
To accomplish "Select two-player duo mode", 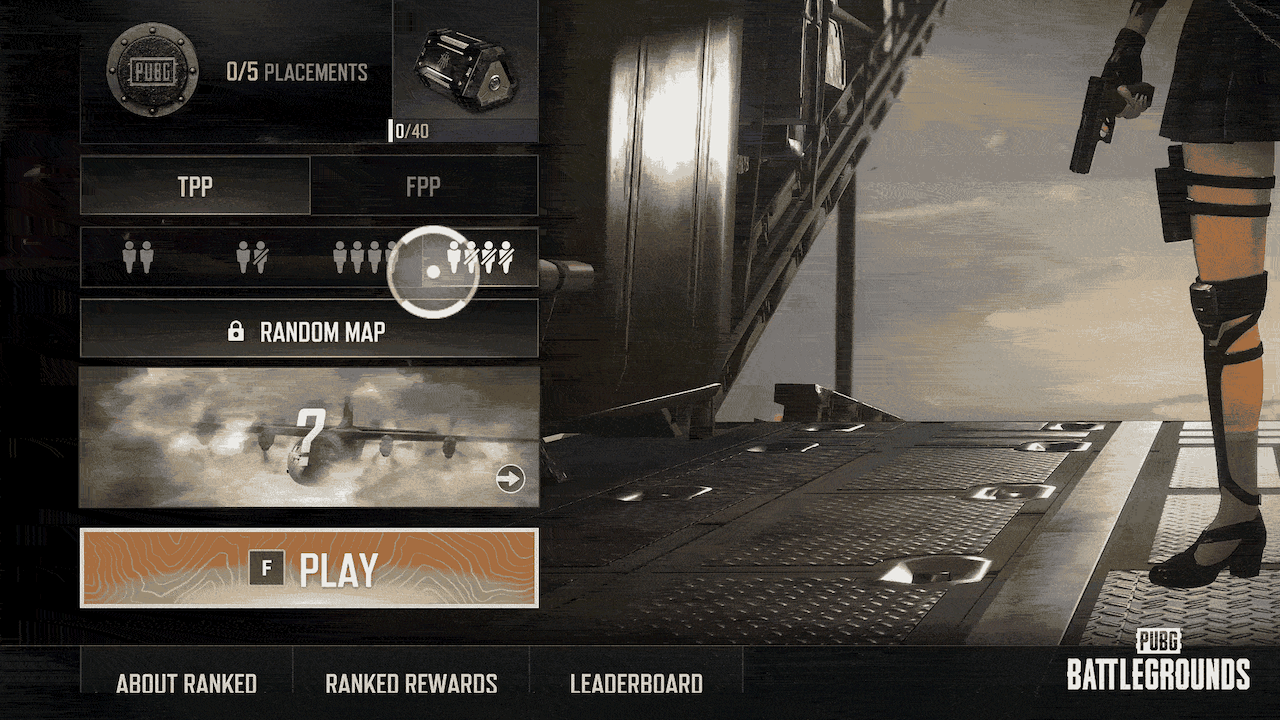I will click(x=138, y=257).
